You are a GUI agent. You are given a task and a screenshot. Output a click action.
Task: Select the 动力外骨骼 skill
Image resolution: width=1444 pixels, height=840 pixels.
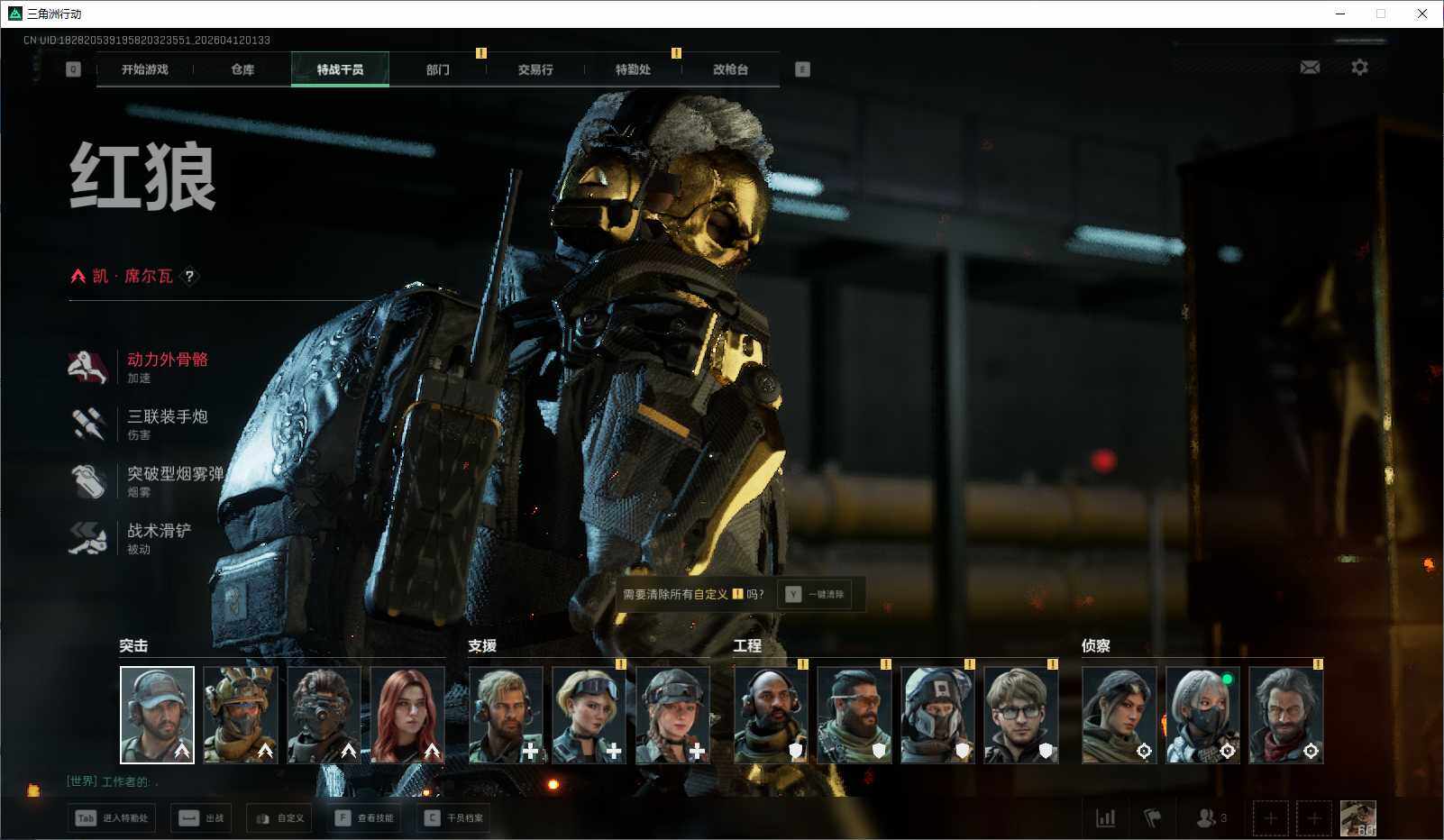click(167, 360)
